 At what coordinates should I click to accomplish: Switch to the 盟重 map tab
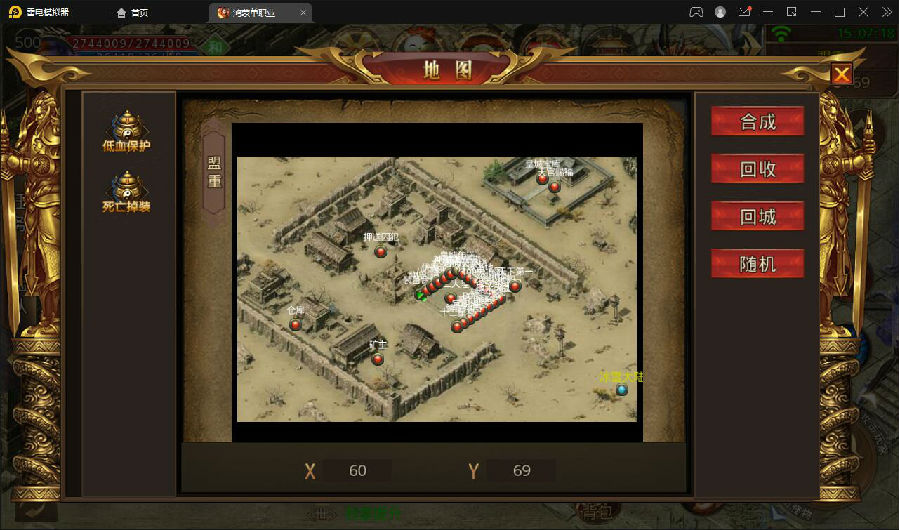[x=214, y=172]
